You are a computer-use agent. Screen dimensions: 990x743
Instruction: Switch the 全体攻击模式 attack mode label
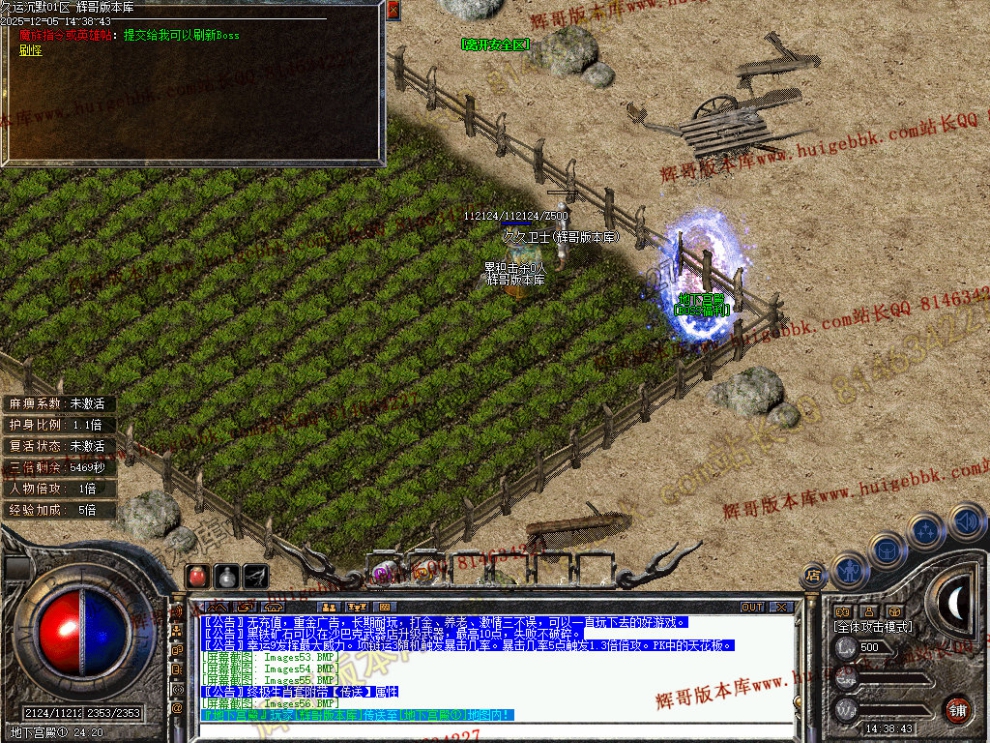tap(872, 626)
